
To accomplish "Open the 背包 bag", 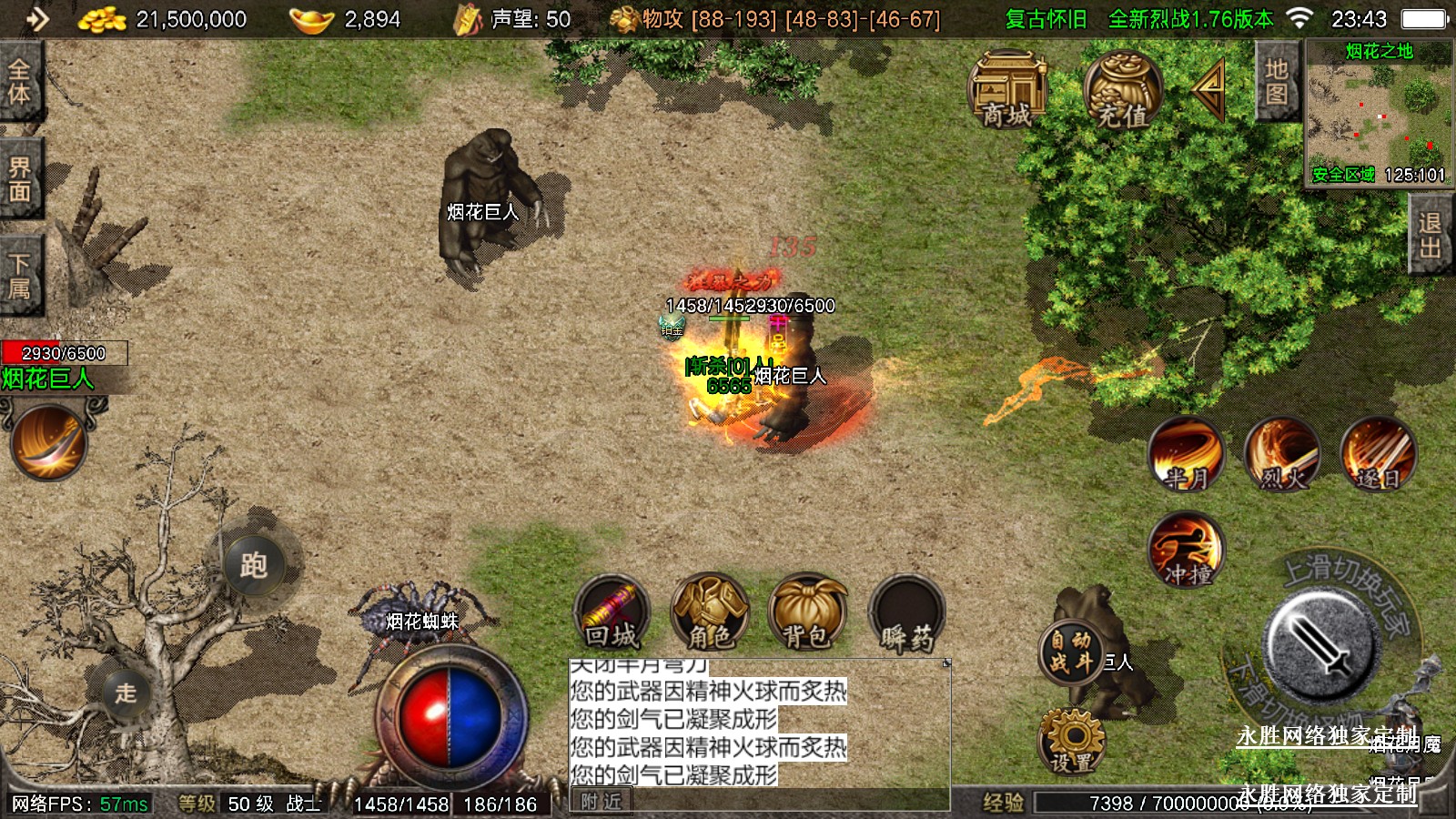I will [807, 612].
